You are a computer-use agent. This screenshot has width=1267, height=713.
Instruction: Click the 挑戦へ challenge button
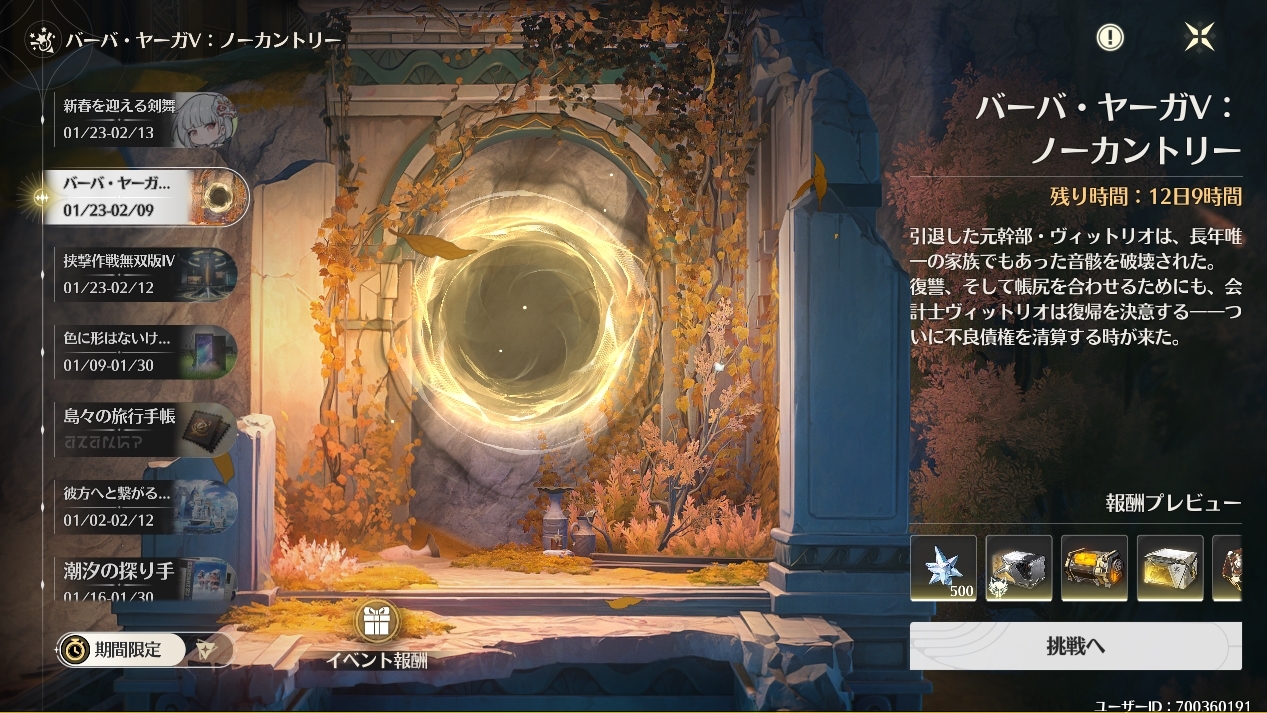coord(1075,646)
